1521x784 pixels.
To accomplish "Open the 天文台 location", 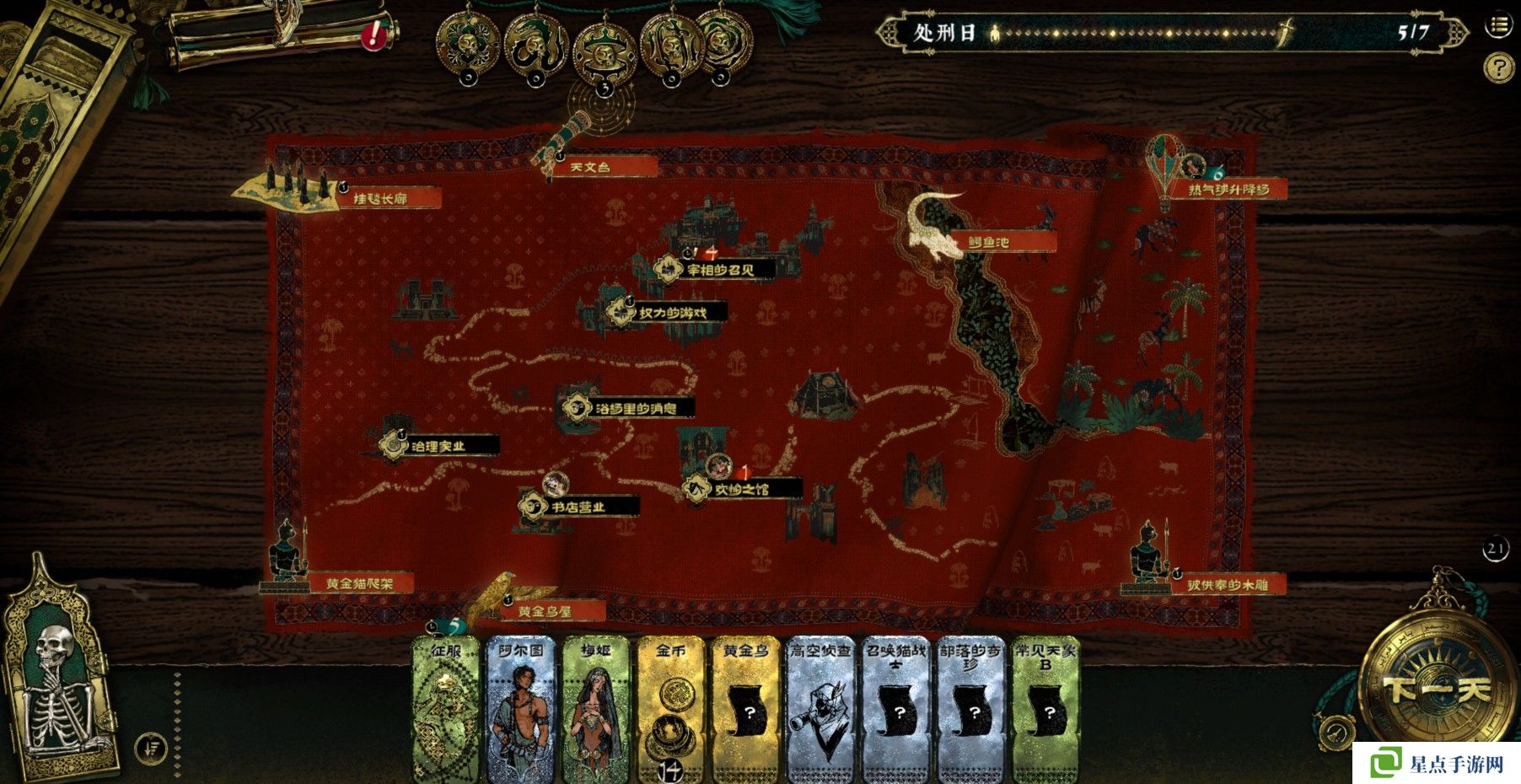I will click(590, 167).
